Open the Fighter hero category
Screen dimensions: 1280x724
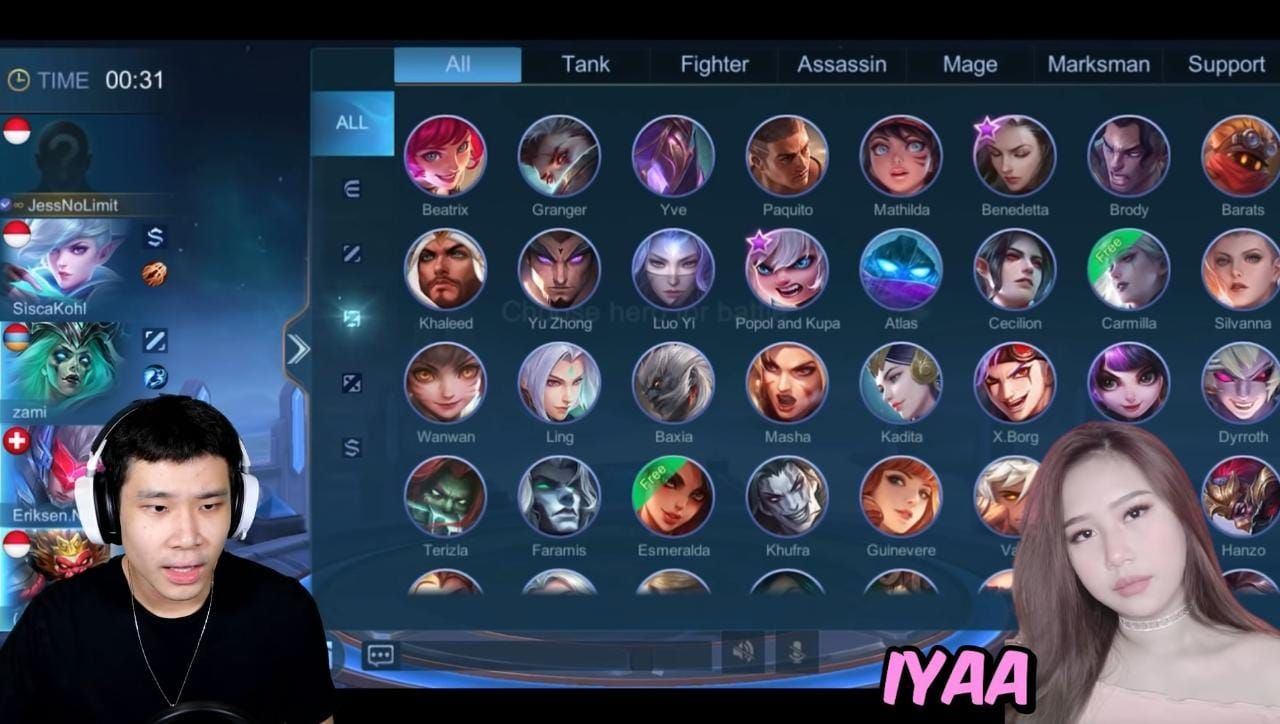[714, 65]
